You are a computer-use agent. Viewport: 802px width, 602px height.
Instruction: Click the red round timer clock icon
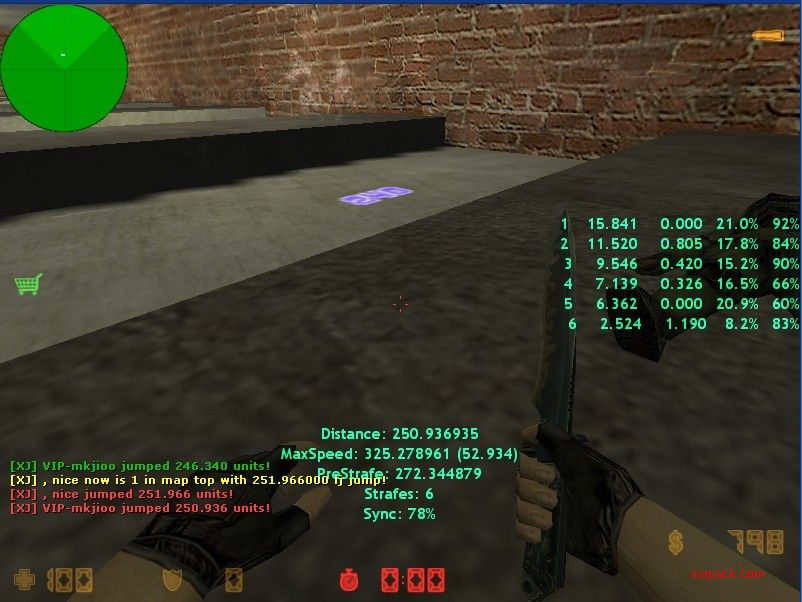coord(349,579)
